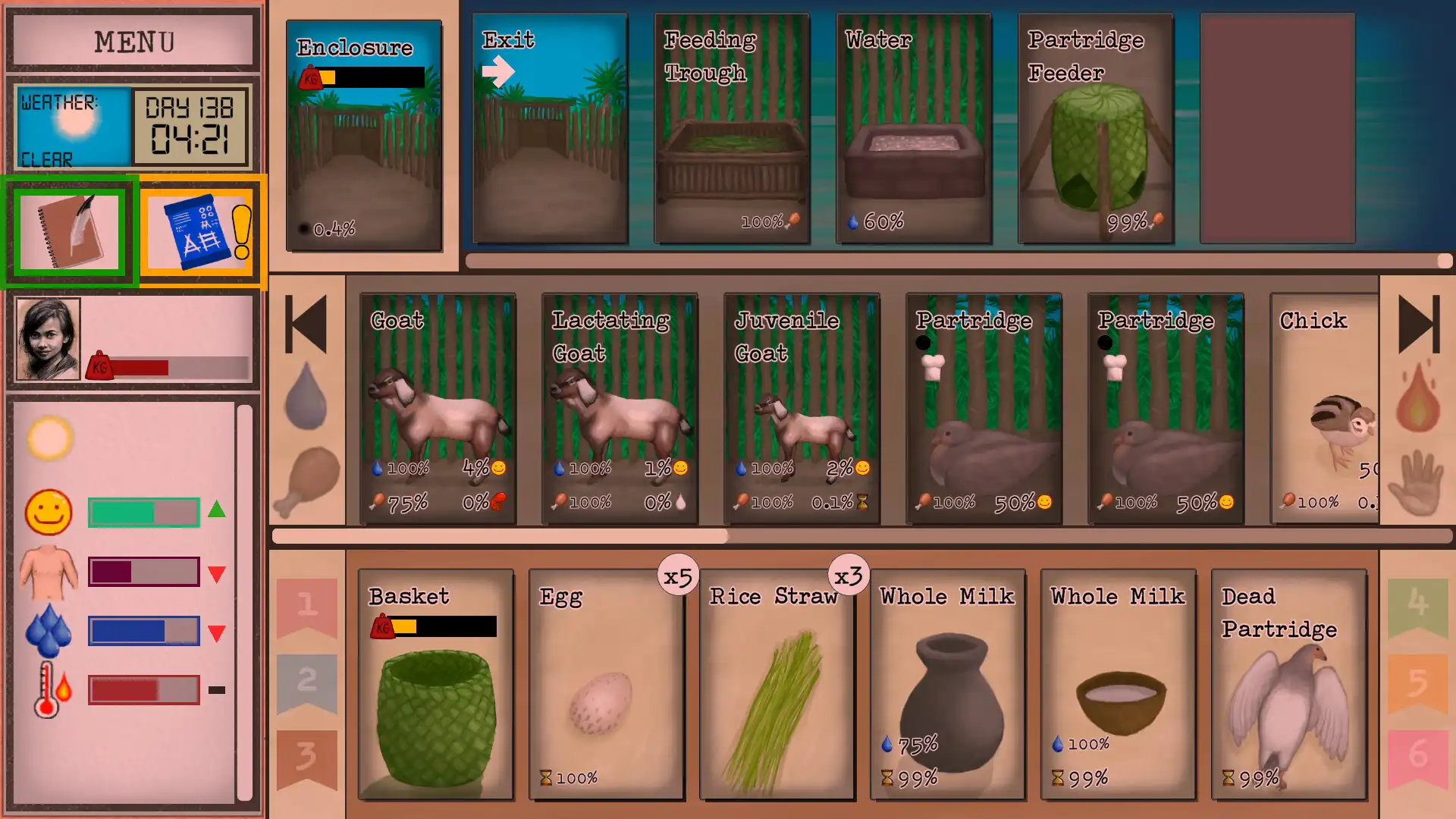
Task: Select the character portrait thumbnail
Action: [50, 339]
